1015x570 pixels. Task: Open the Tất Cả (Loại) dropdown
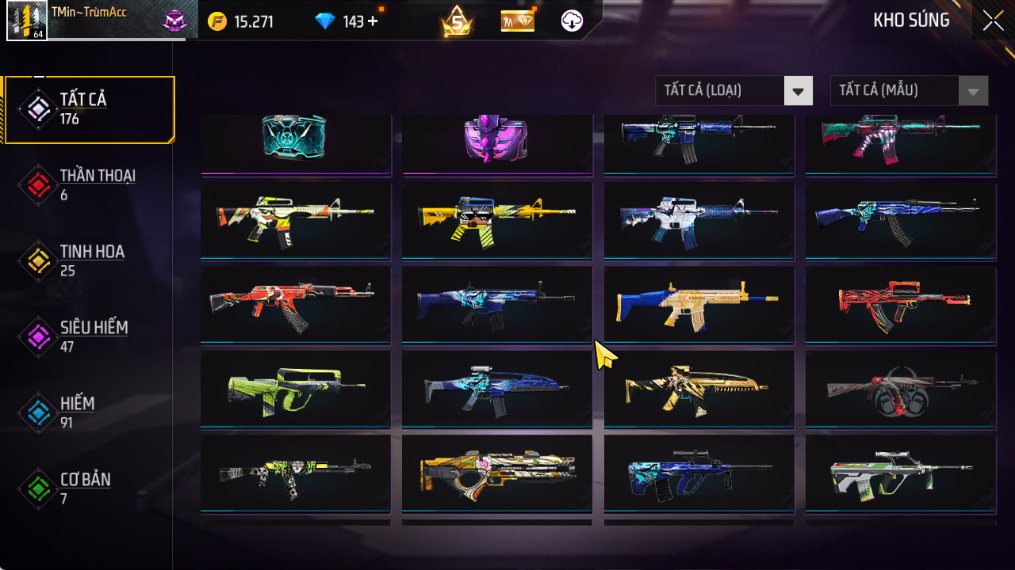733,91
